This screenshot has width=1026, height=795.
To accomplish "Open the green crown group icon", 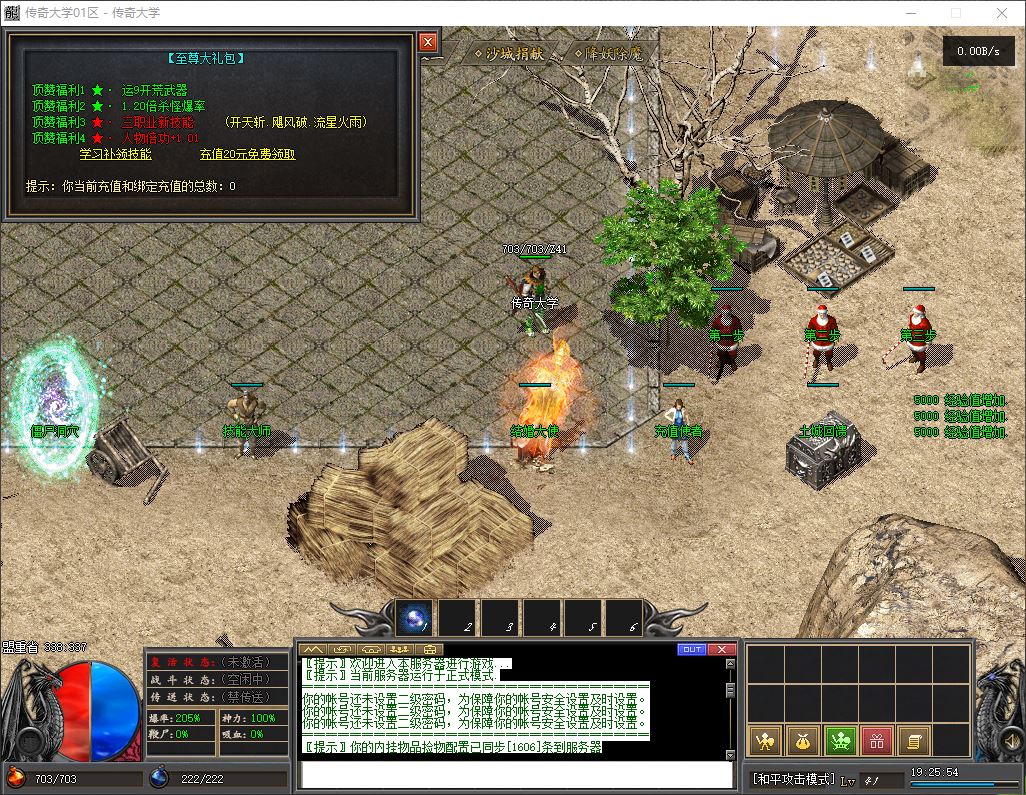I will tap(839, 741).
